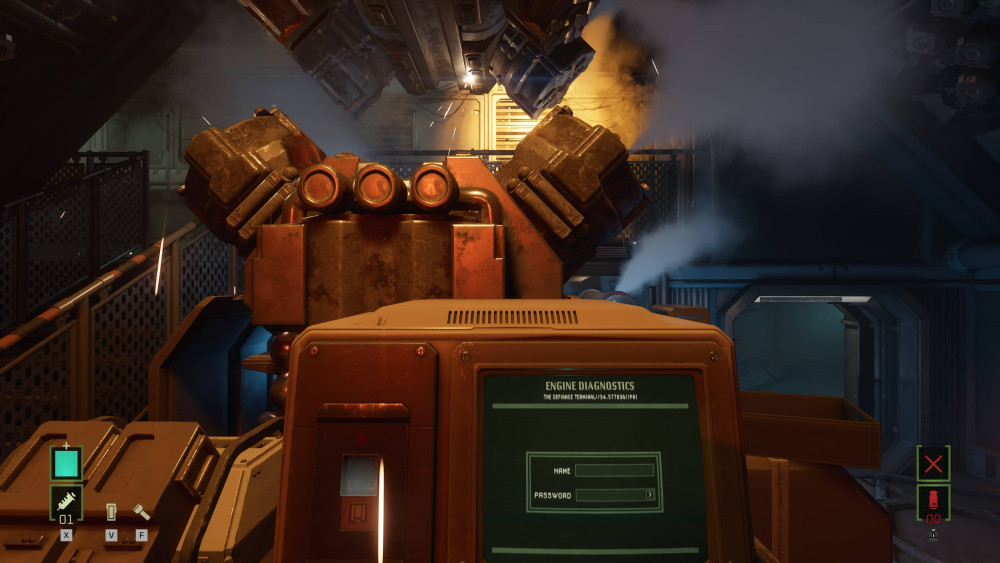This screenshot has width=1000, height=563.
Task: Select the red X empty weapon slot
Action: tap(933, 463)
